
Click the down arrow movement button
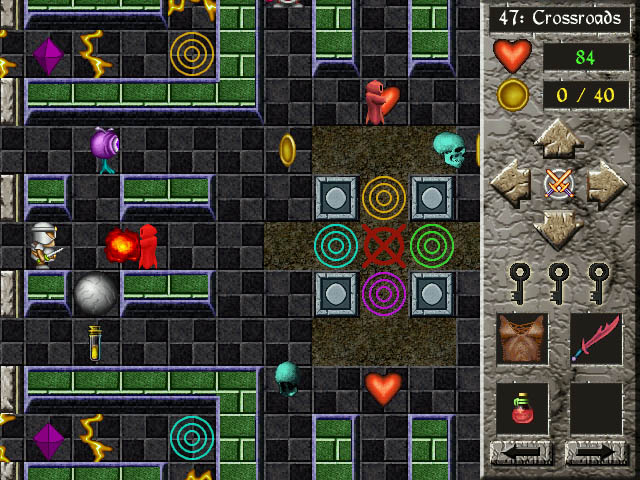(x=558, y=229)
